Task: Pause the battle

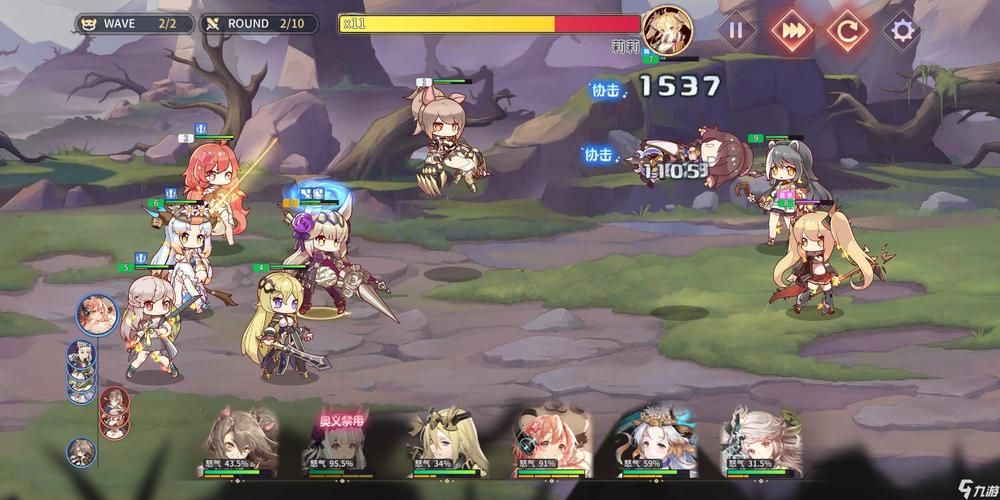Action: click(x=736, y=29)
